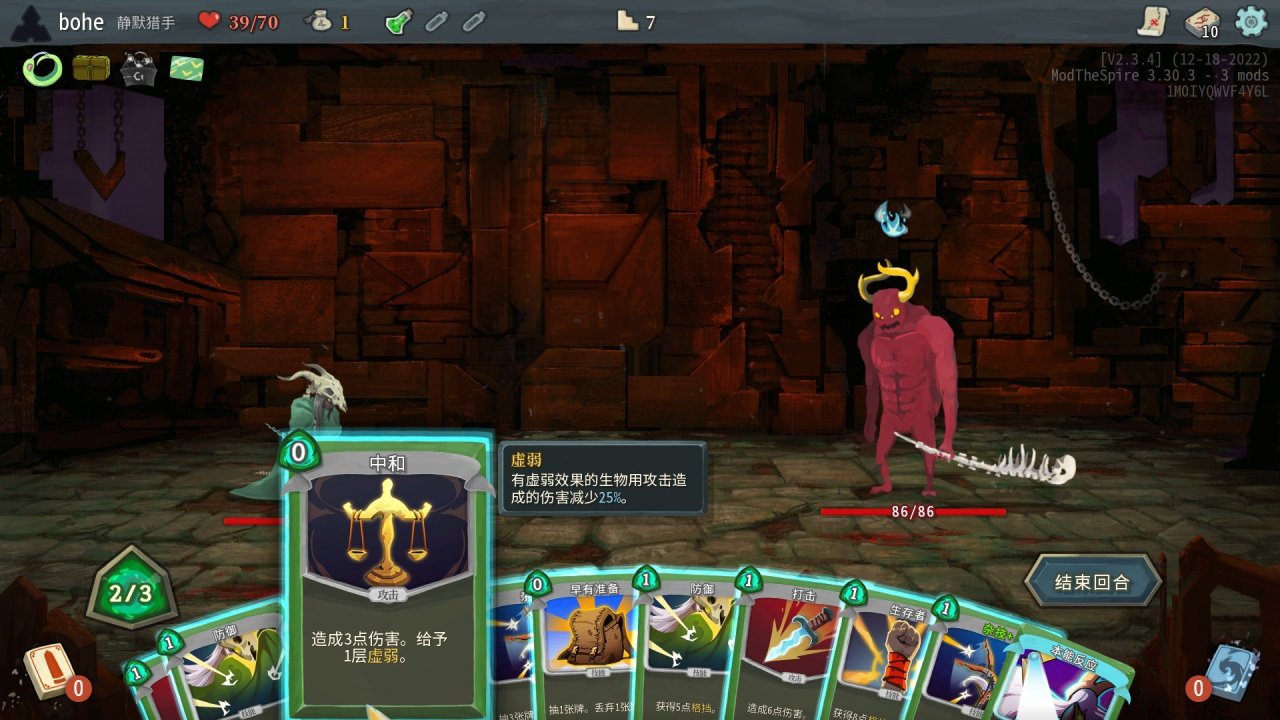Click the floor number flag showing 7
The image size is (1280, 720).
click(x=634, y=20)
